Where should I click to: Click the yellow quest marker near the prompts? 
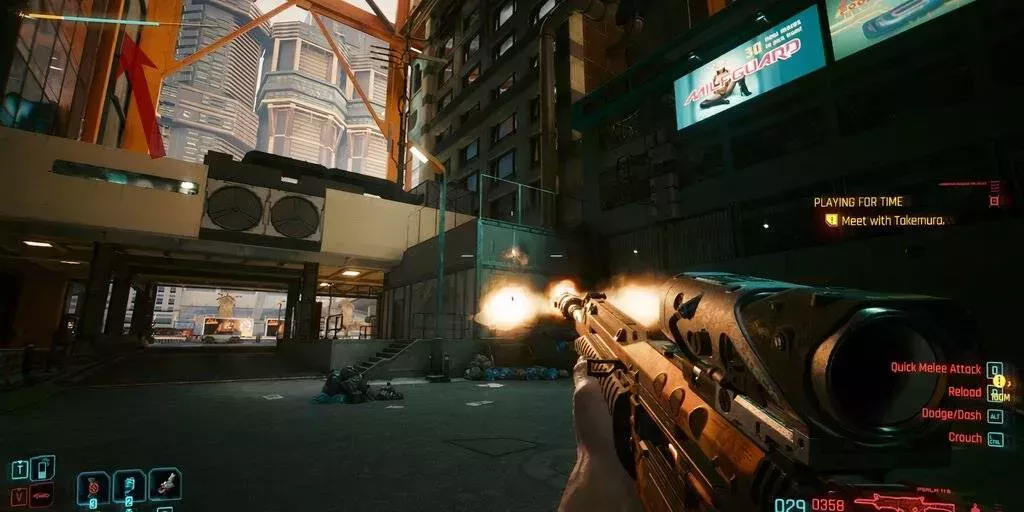(x=997, y=380)
